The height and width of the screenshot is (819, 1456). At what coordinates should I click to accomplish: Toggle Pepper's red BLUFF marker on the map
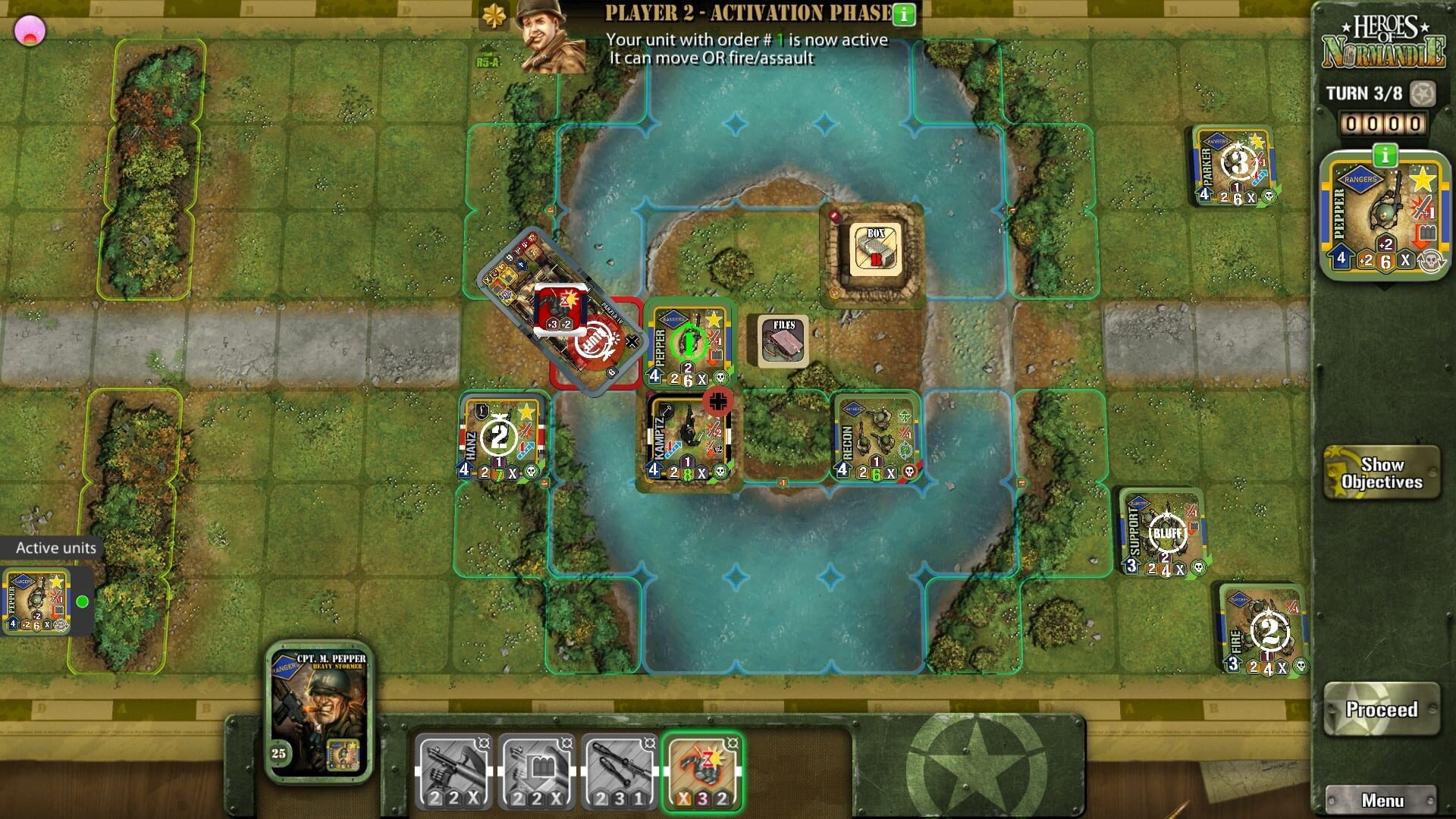click(598, 341)
